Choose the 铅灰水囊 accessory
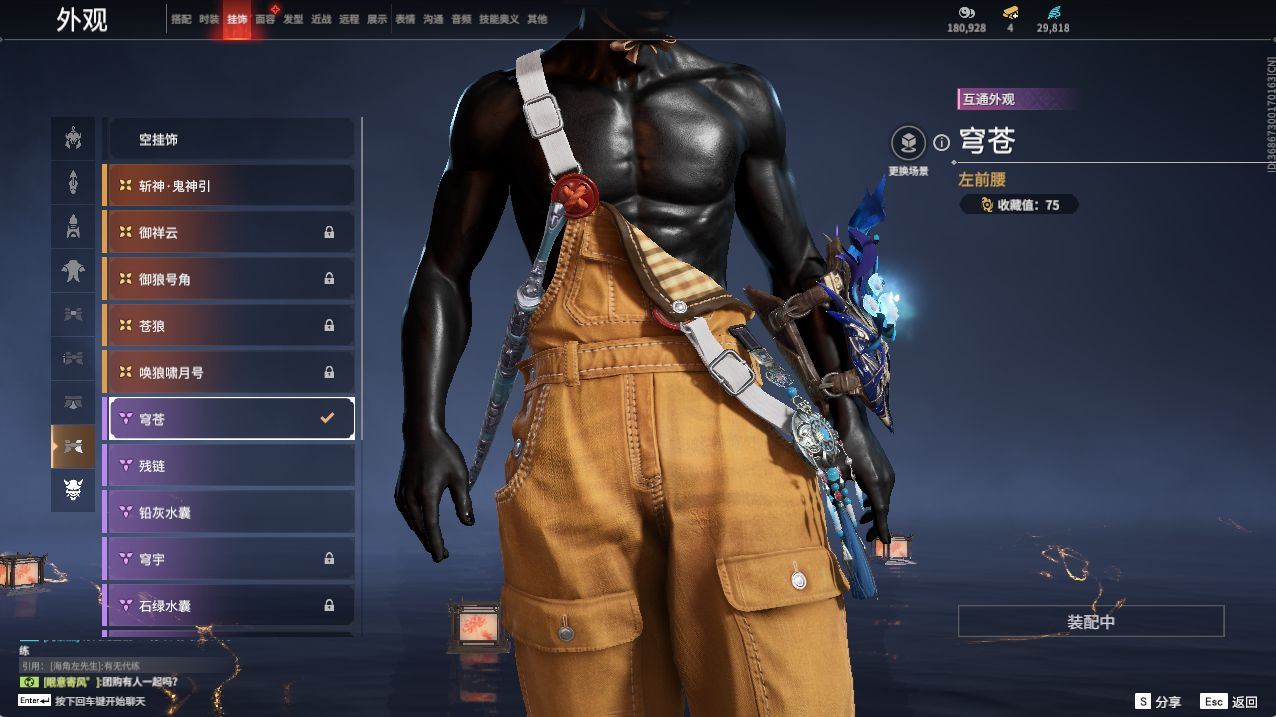 tap(230, 512)
